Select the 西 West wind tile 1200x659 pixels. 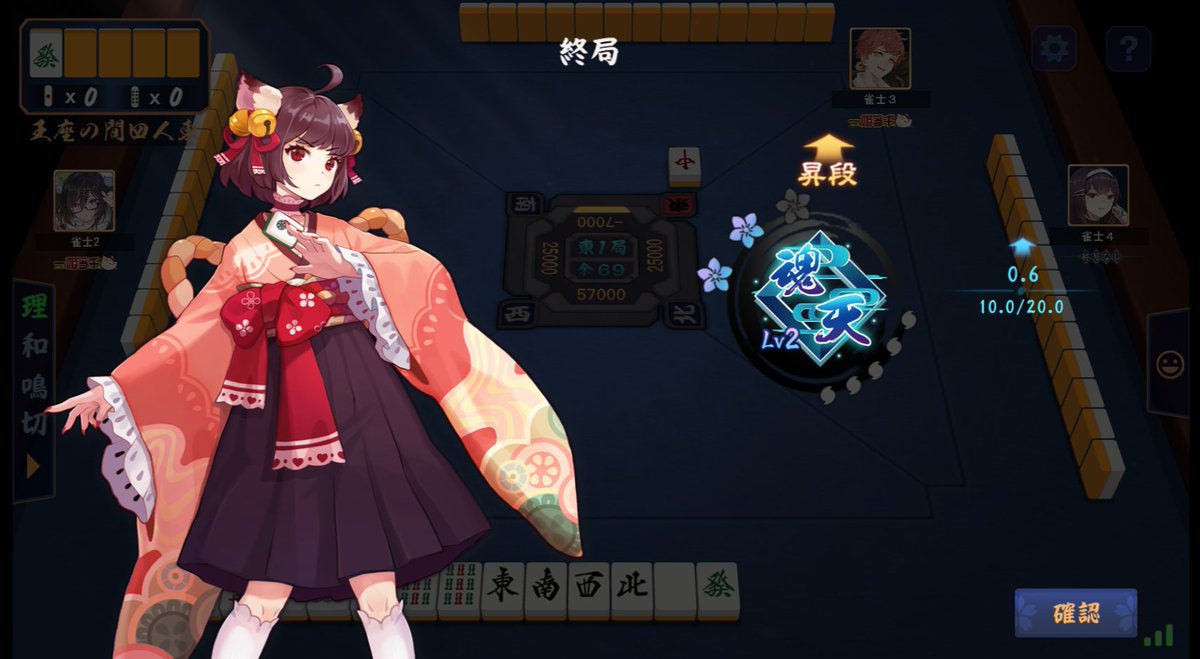point(589,587)
